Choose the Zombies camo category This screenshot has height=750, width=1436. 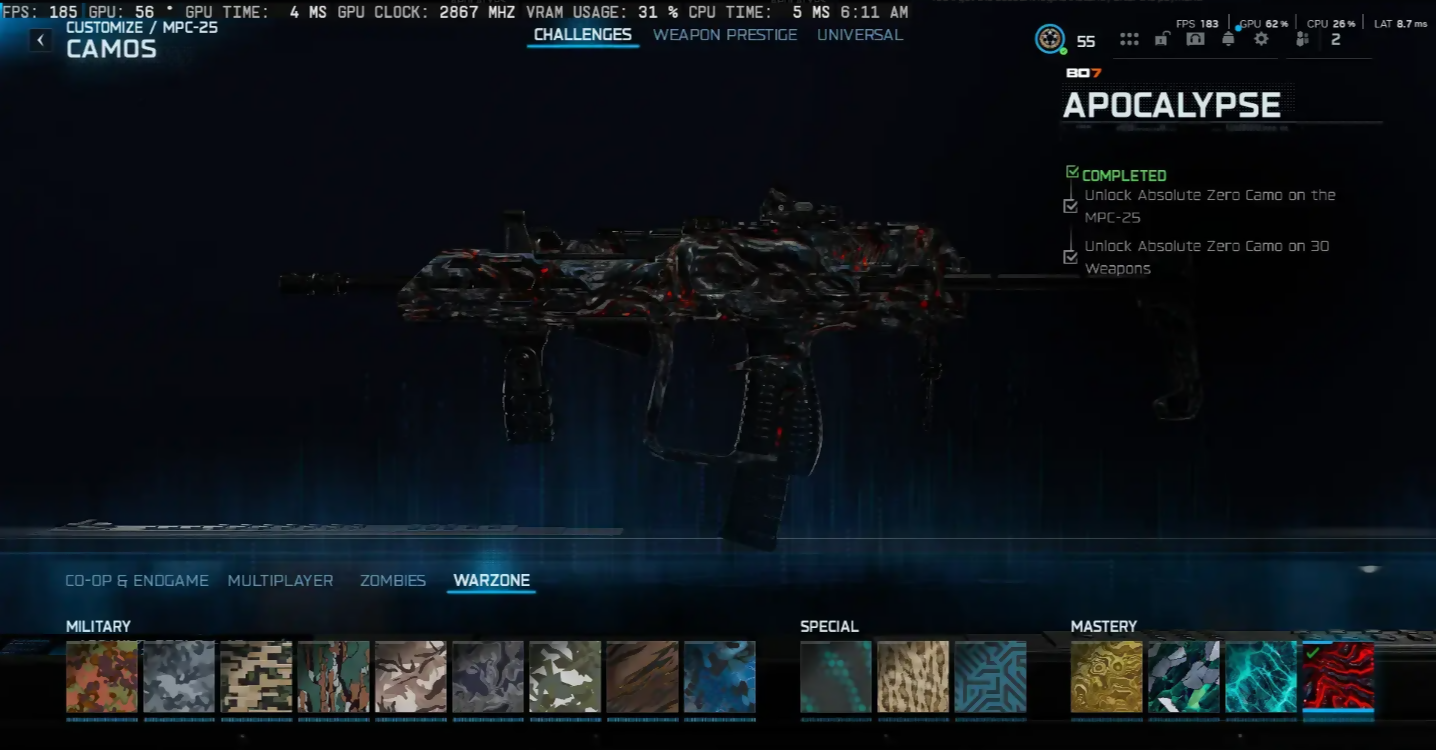(393, 580)
